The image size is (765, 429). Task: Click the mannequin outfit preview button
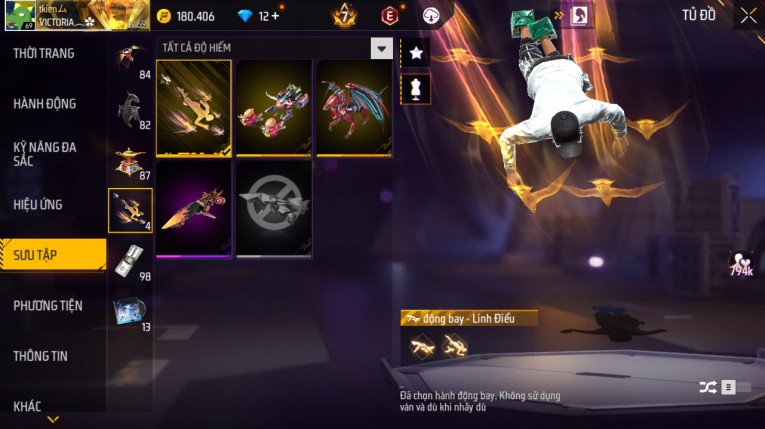(415, 89)
